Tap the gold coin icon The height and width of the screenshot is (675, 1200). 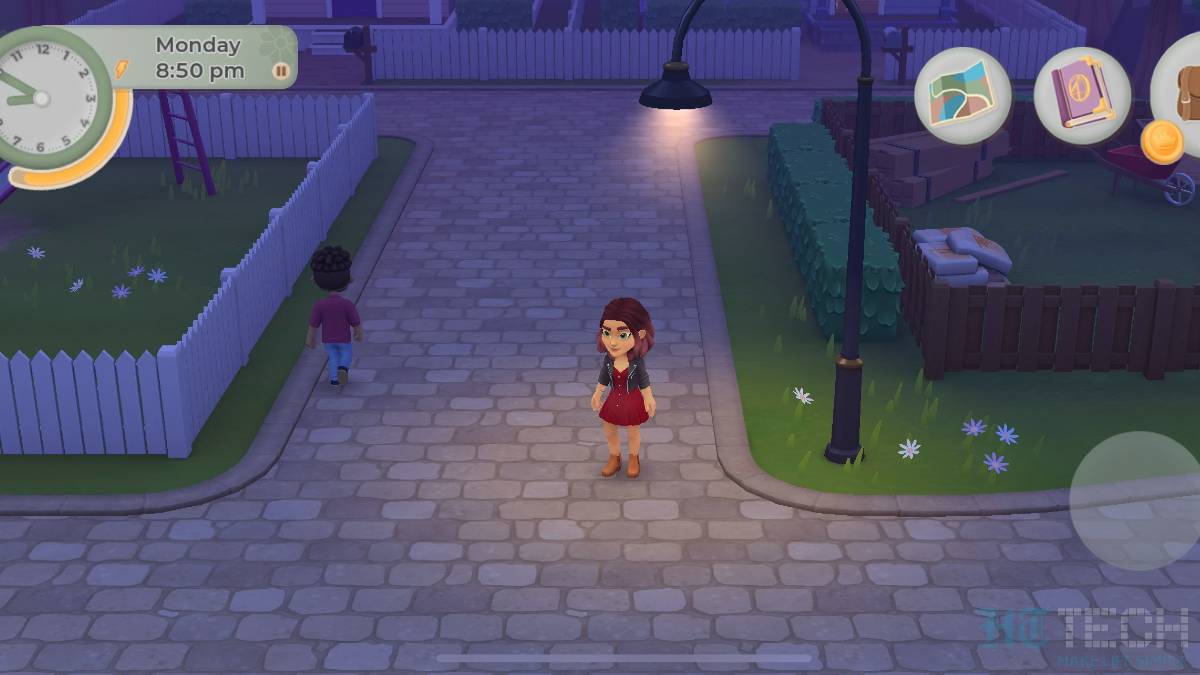[1162, 141]
